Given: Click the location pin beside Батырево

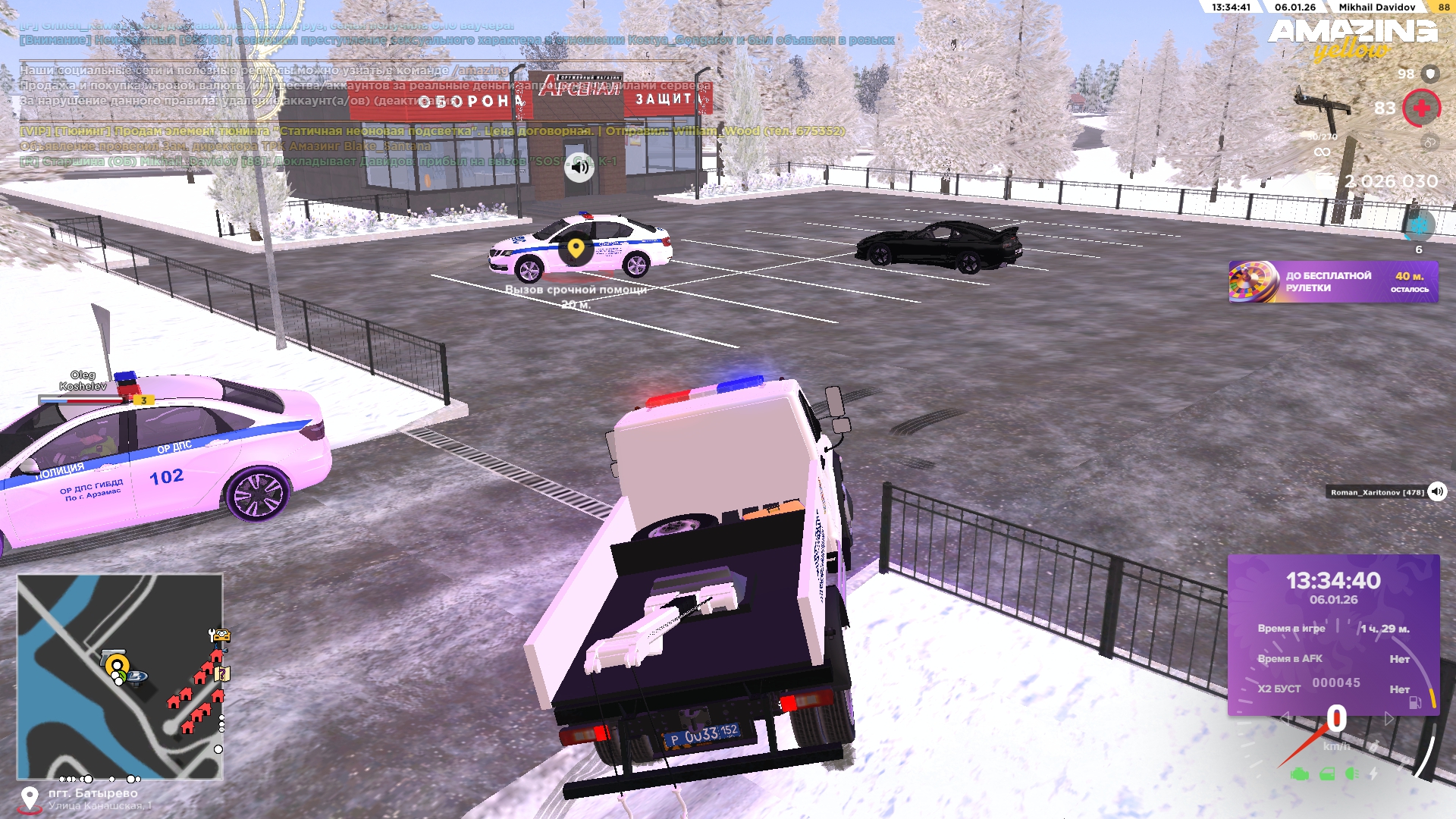Looking at the screenshot, I should click(x=30, y=798).
